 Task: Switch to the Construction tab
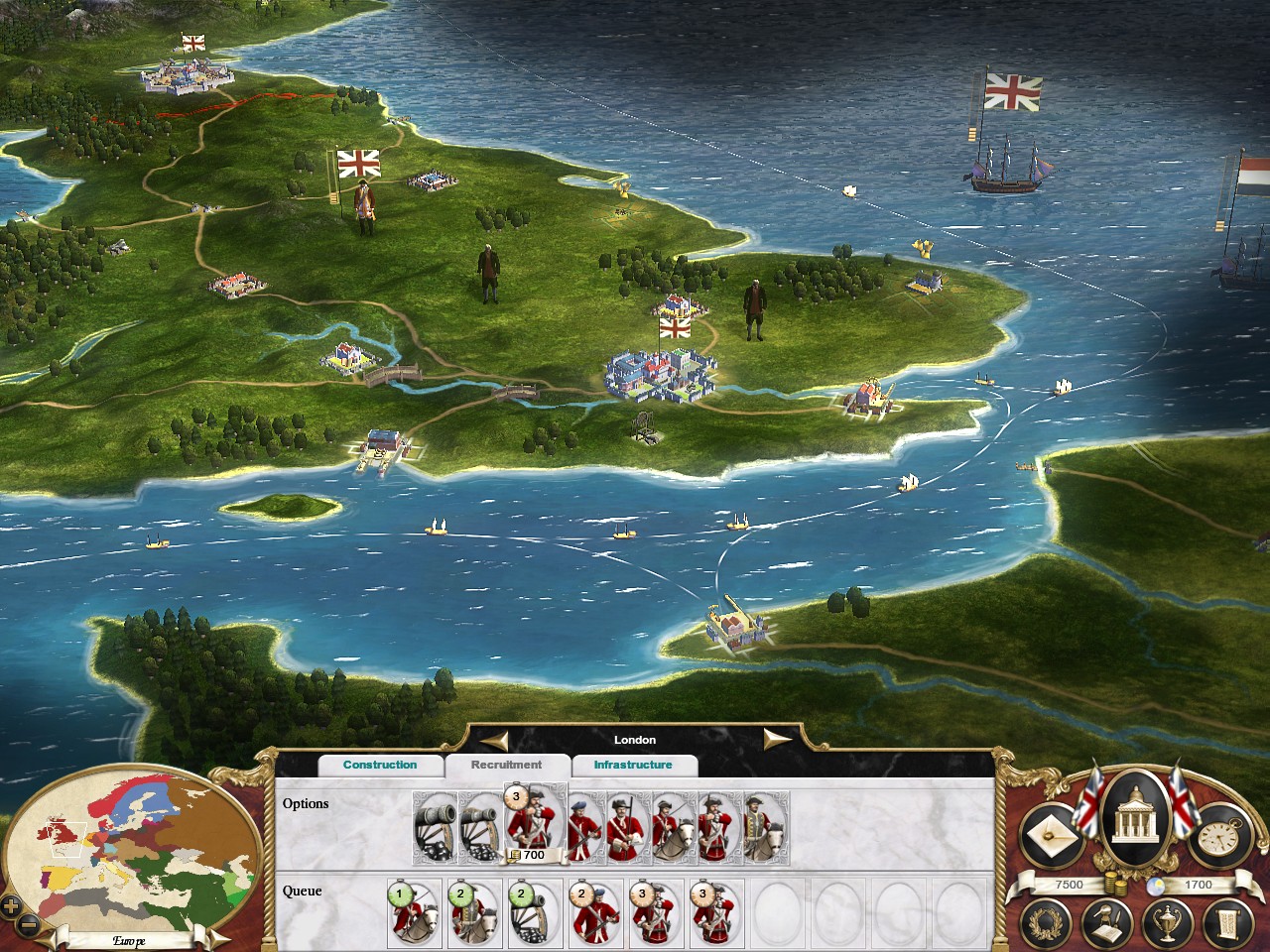click(381, 765)
